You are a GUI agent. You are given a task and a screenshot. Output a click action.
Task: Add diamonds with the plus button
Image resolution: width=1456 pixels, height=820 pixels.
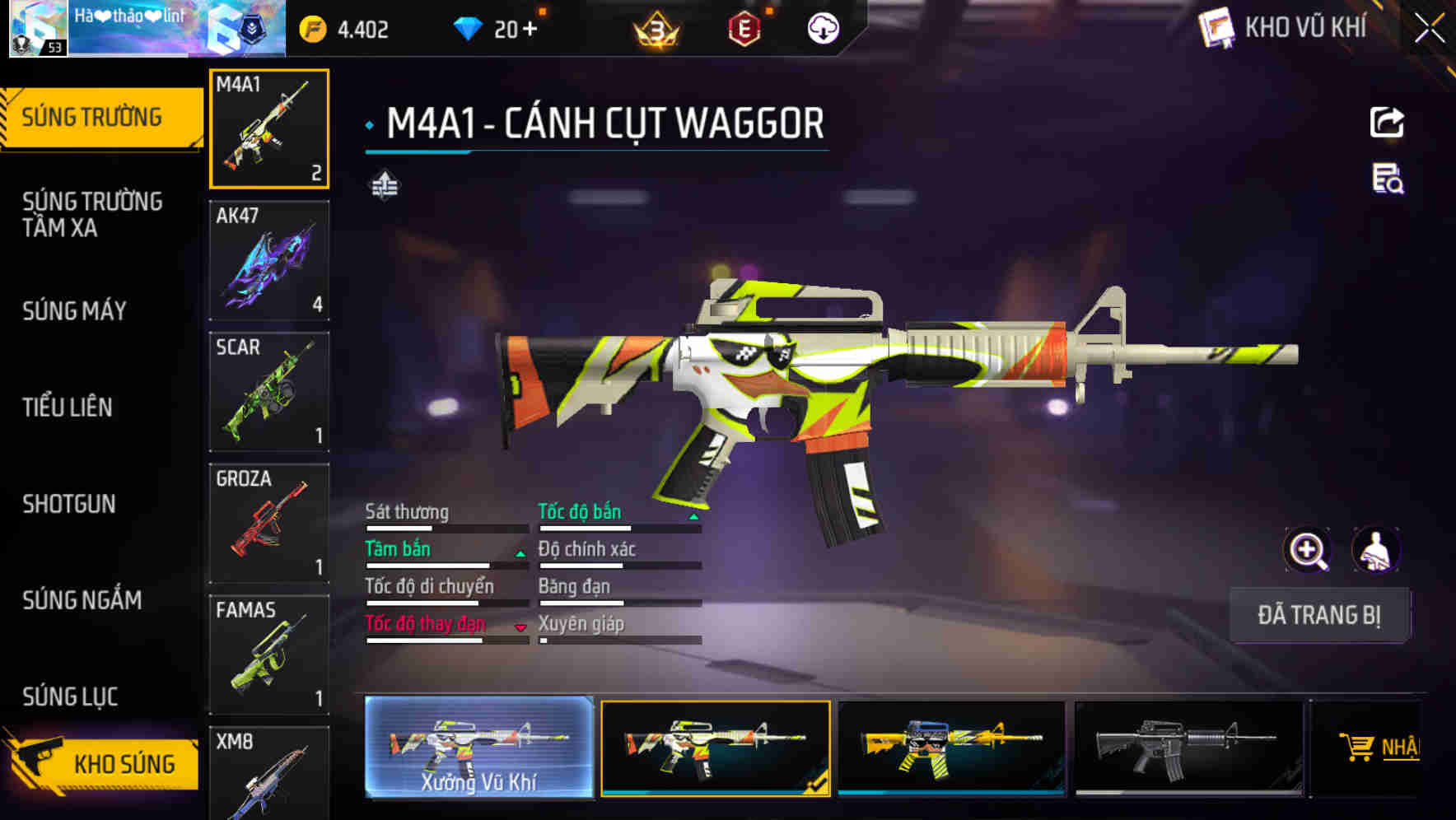(529, 30)
